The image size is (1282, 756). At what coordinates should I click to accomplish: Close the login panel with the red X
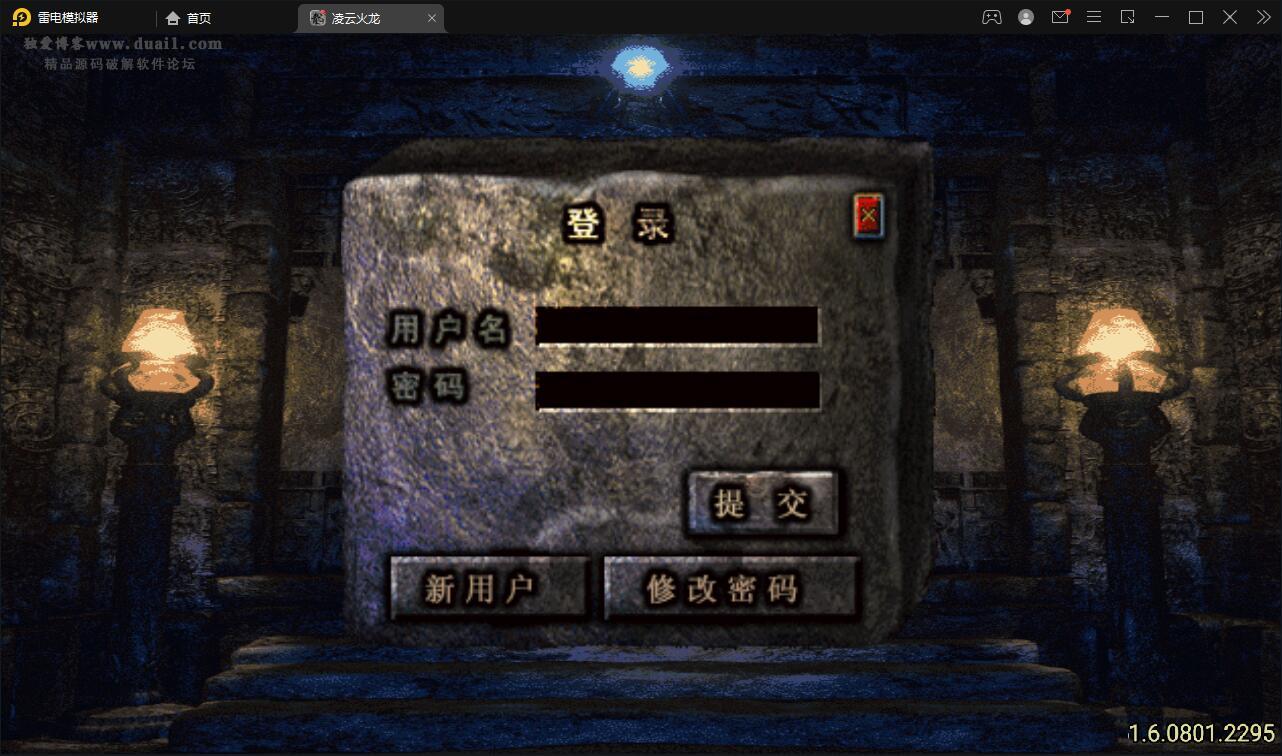point(868,213)
